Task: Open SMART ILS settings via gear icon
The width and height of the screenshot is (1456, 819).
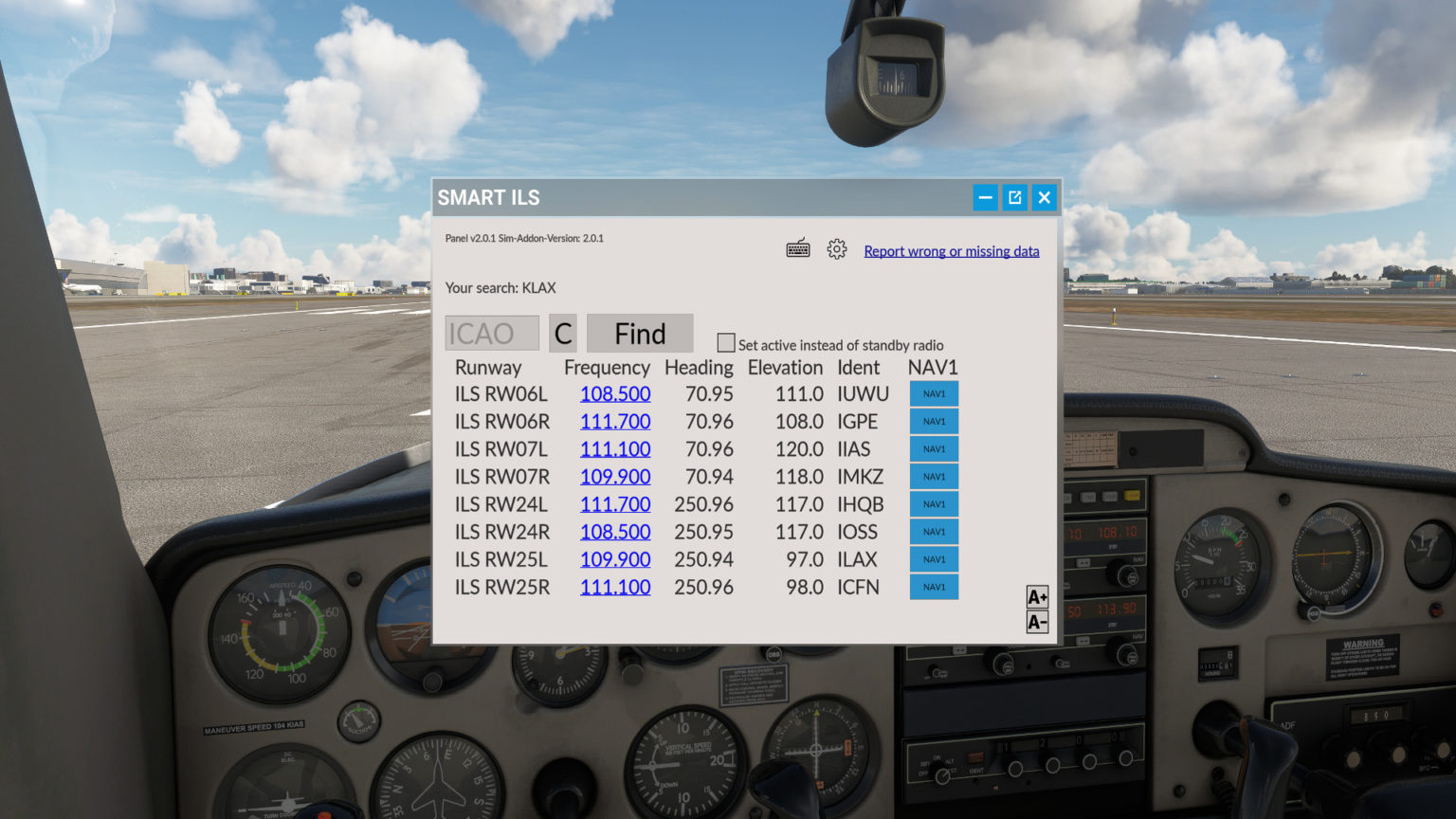Action: (x=836, y=248)
